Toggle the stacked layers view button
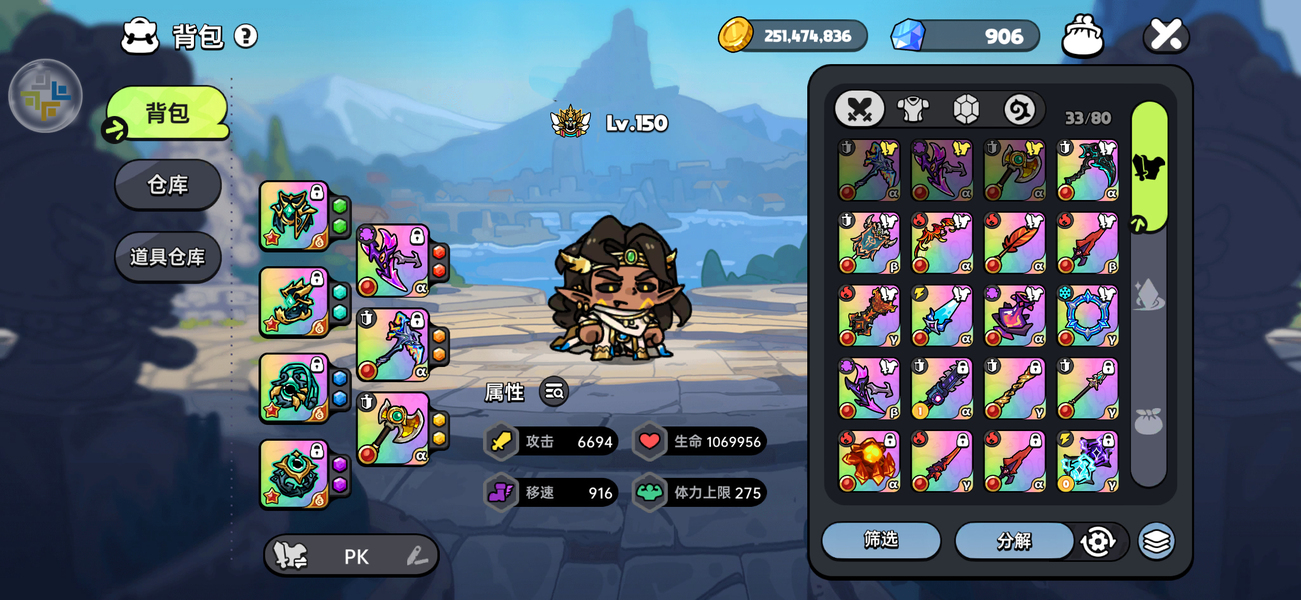 (1156, 541)
